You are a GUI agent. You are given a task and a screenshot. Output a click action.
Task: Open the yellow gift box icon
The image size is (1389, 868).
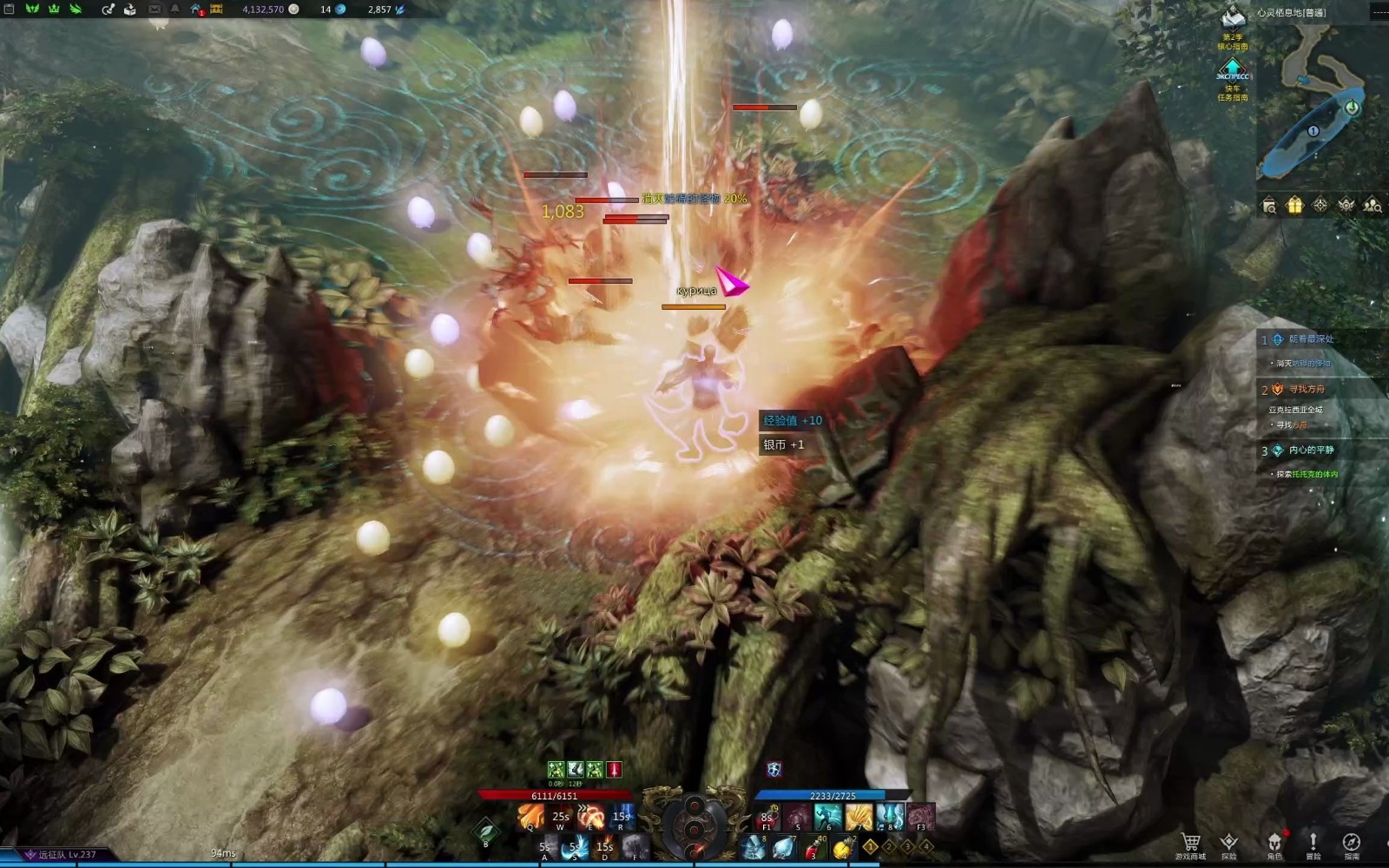[1294, 205]
